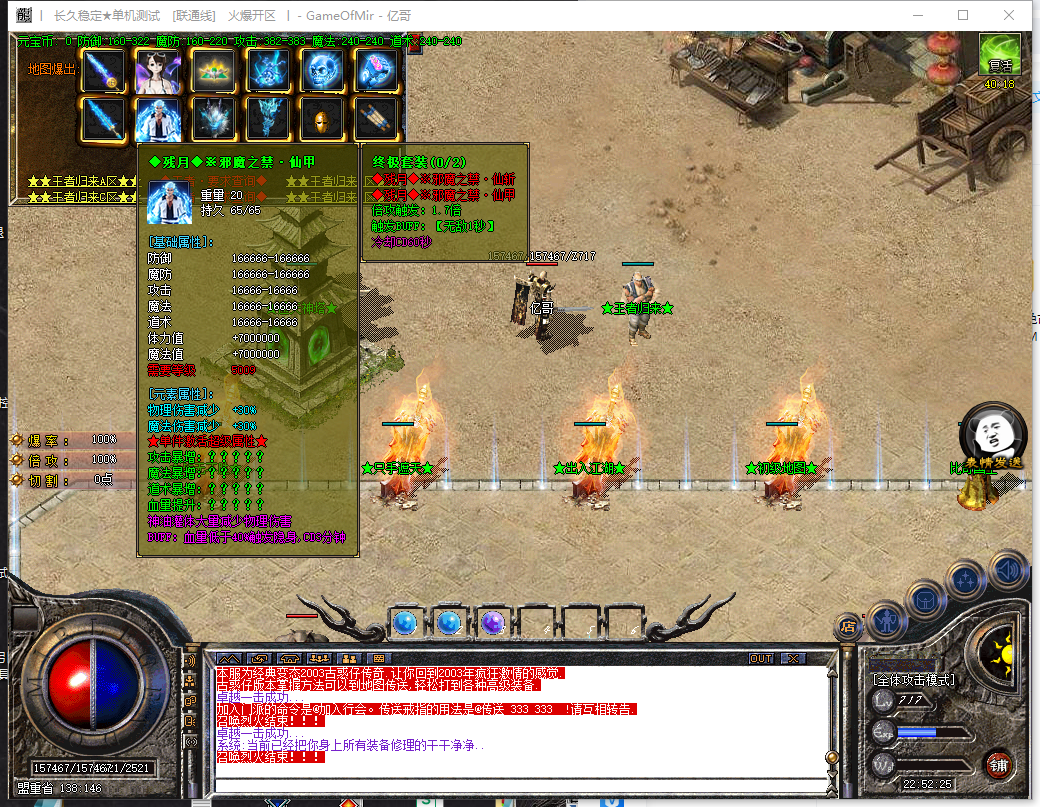The height and width of the screenshot is (807, 1040).
Task: Select the anime girl costume drop slot
Action: click(158, 71)
